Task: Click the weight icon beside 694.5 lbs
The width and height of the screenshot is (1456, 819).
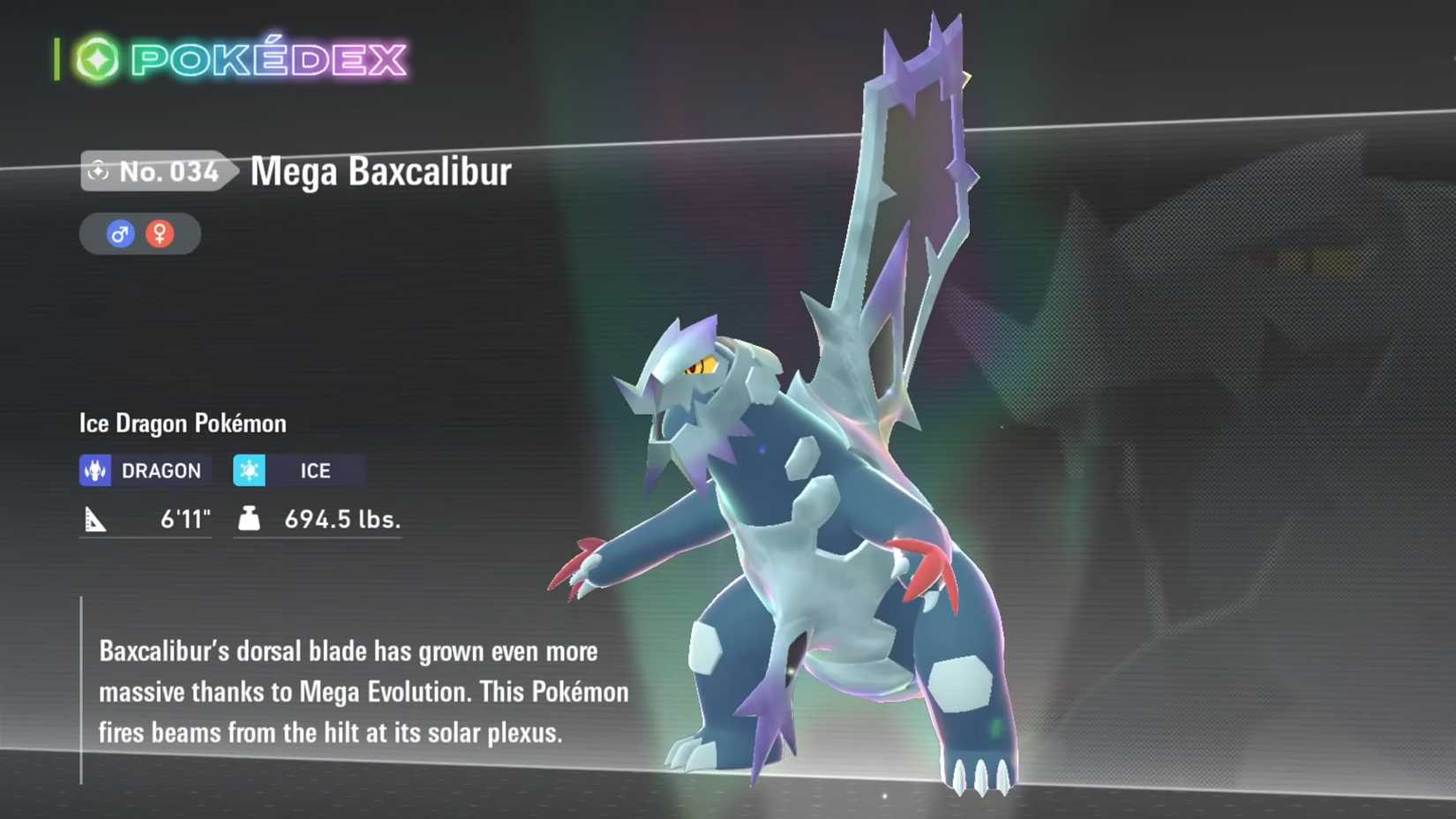Action: 250,520
